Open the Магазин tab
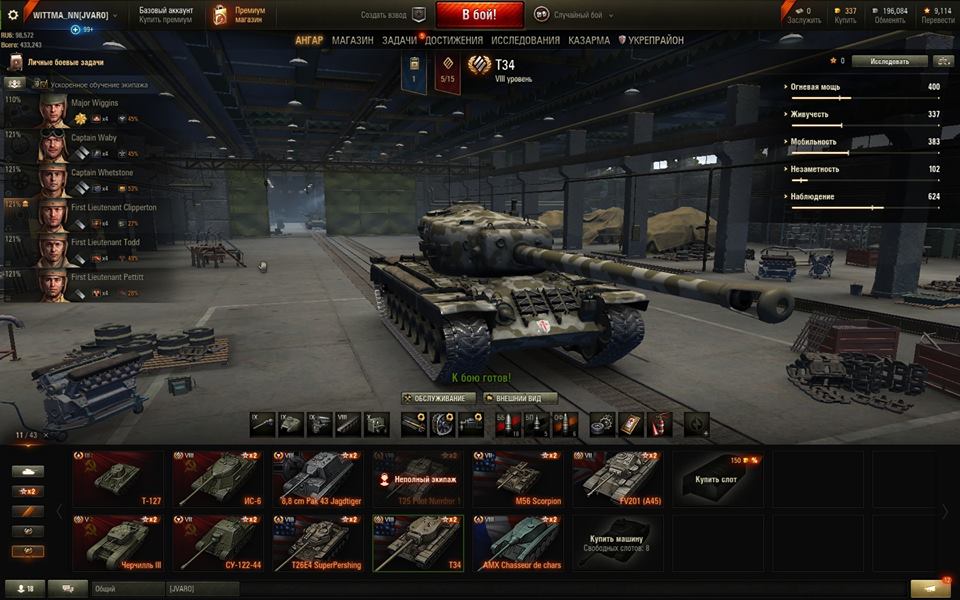 pyautogui.click(x=352, y=41)
